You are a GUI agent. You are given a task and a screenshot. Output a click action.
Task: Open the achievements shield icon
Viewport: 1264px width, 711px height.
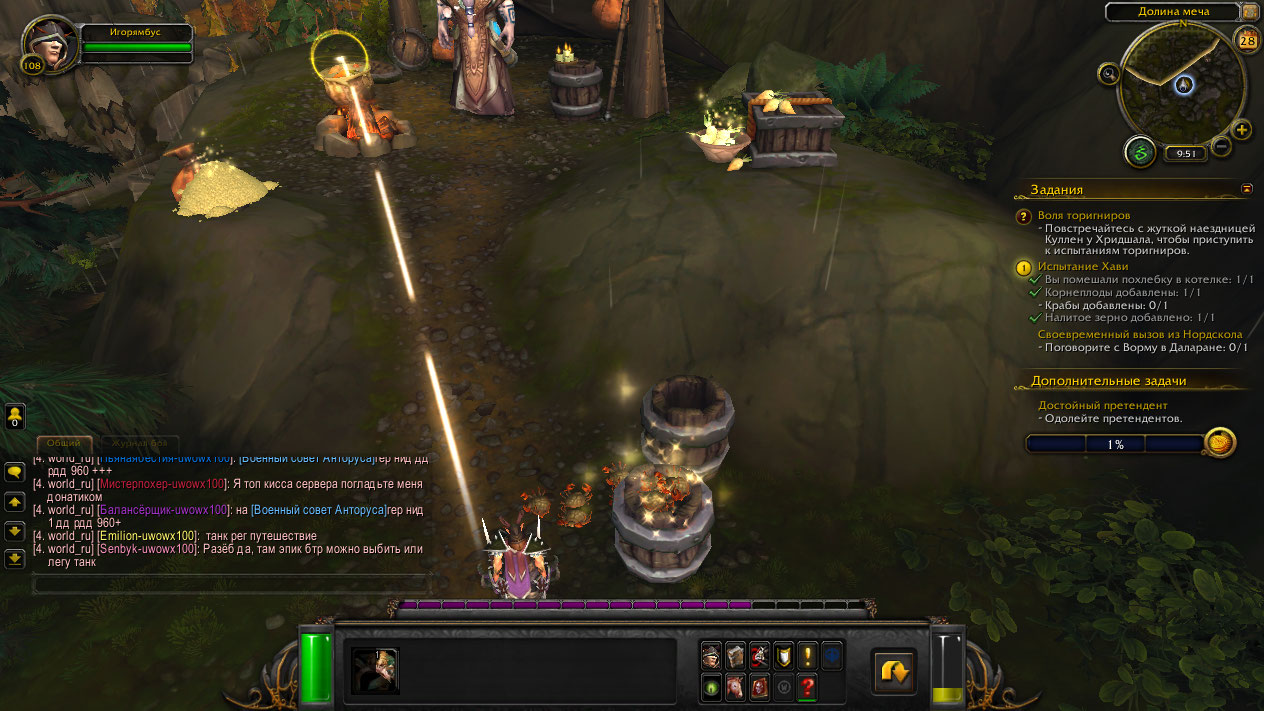tap(783, 656)
